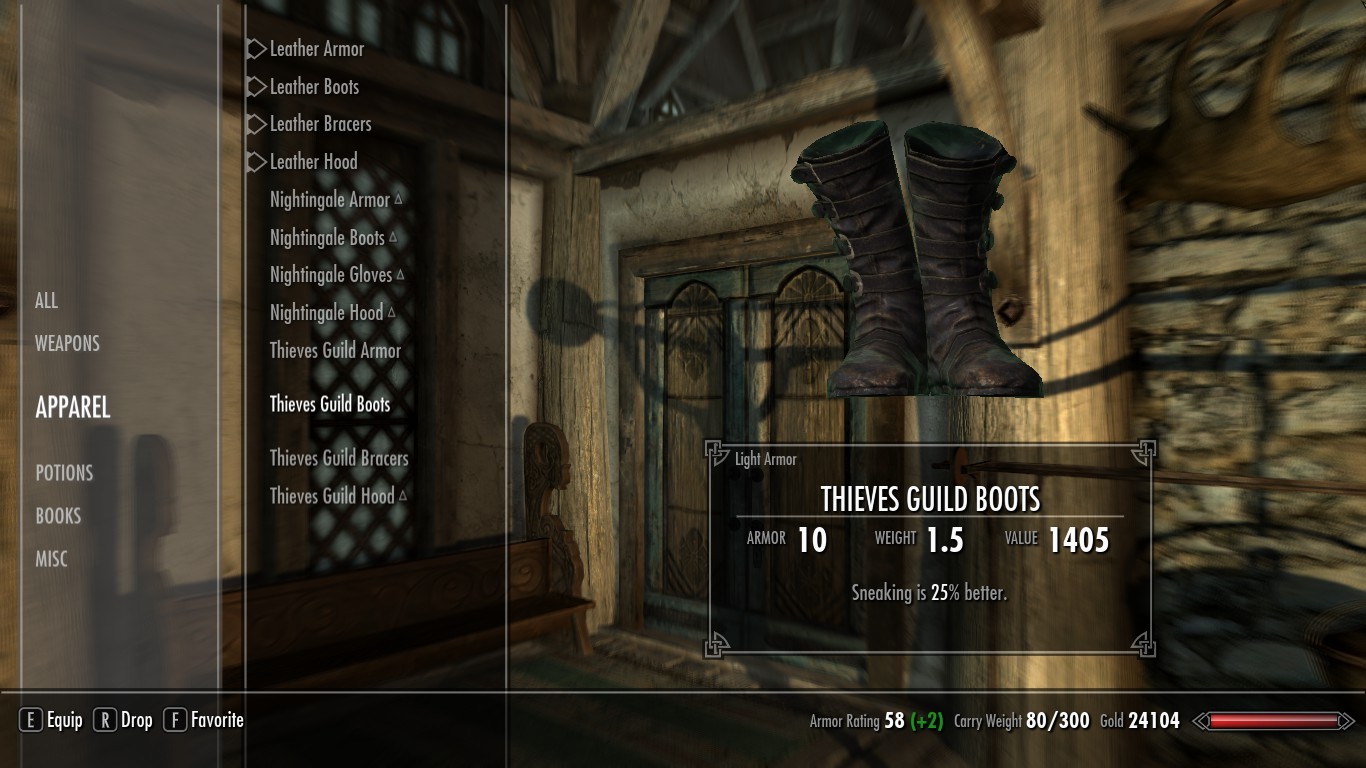Switch to the All items category
Screen dimensions: 1366x768
coord(47,301)
